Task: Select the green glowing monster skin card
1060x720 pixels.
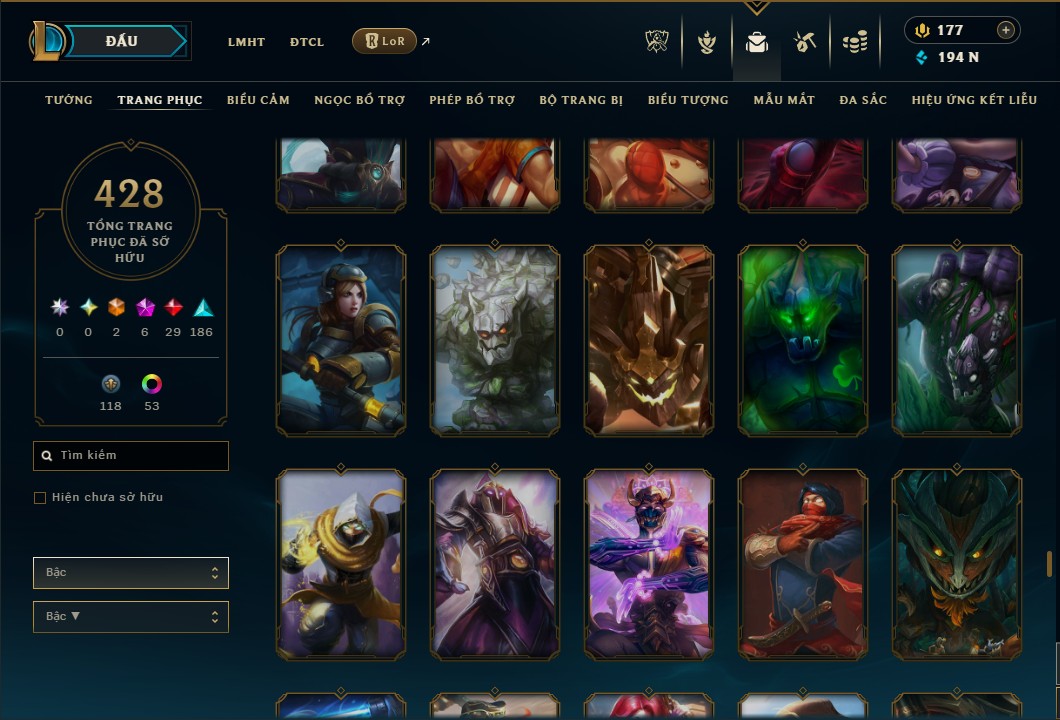Action: [803, 340]
